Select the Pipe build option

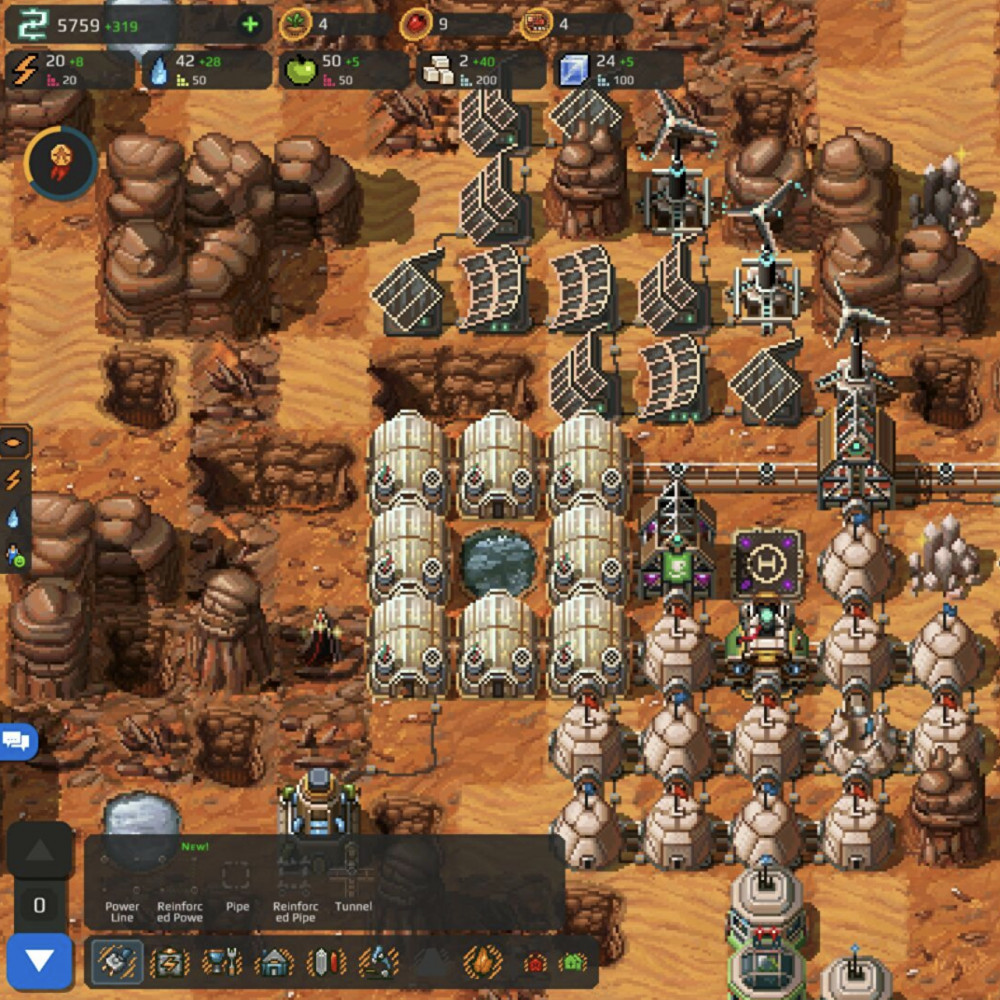click(237, 885)
